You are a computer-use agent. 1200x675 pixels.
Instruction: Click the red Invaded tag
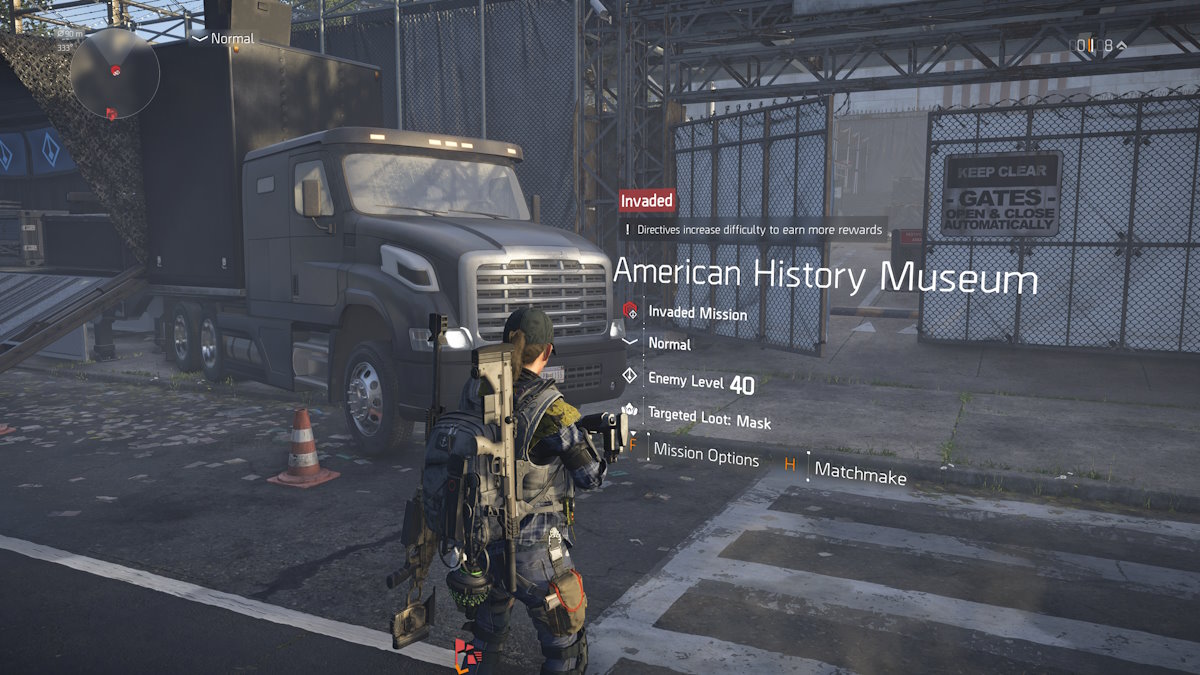point(647,200)
